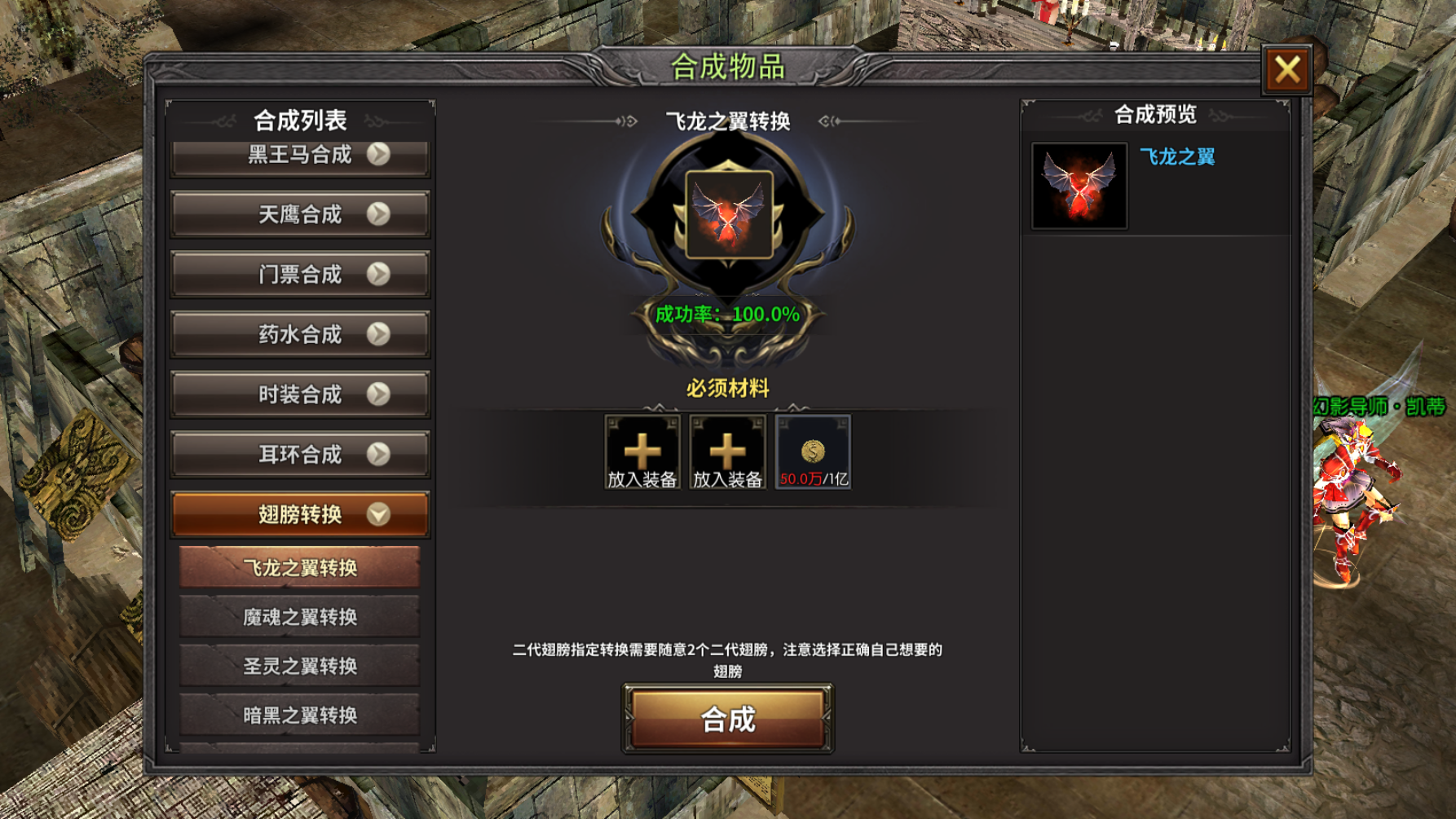Click the arrow icon on 耳环合成 entry
Screen dimensions: 1456x819
377,455
